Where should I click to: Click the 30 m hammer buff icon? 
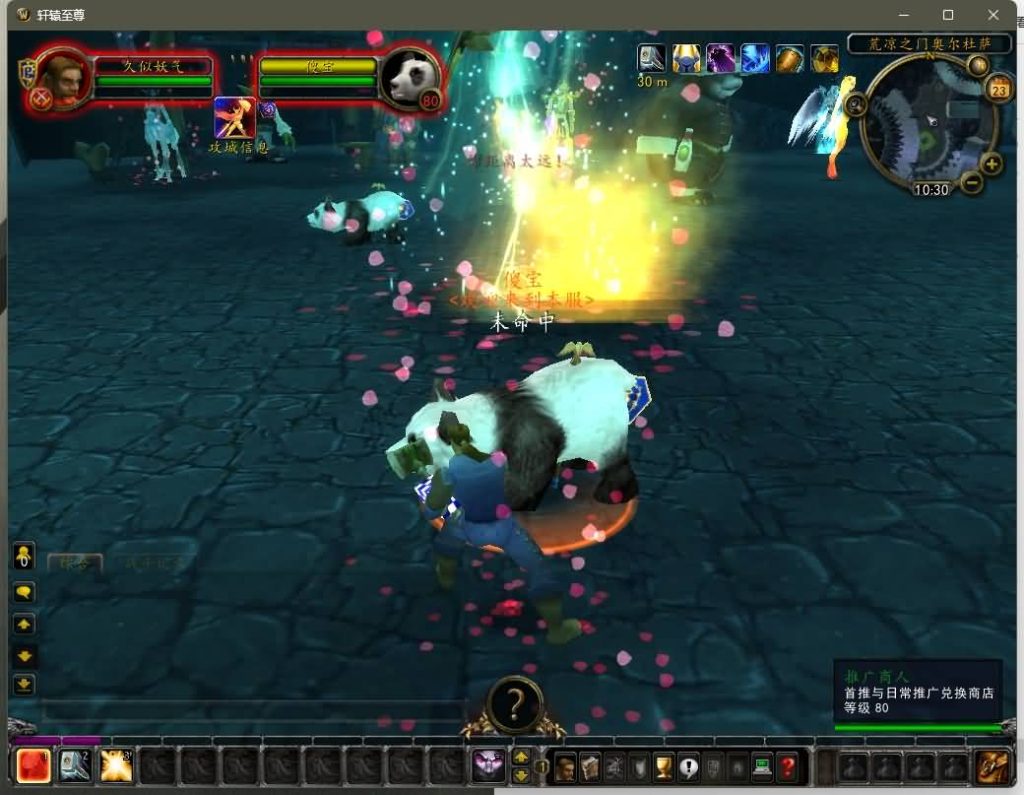[x=652, y=58]
